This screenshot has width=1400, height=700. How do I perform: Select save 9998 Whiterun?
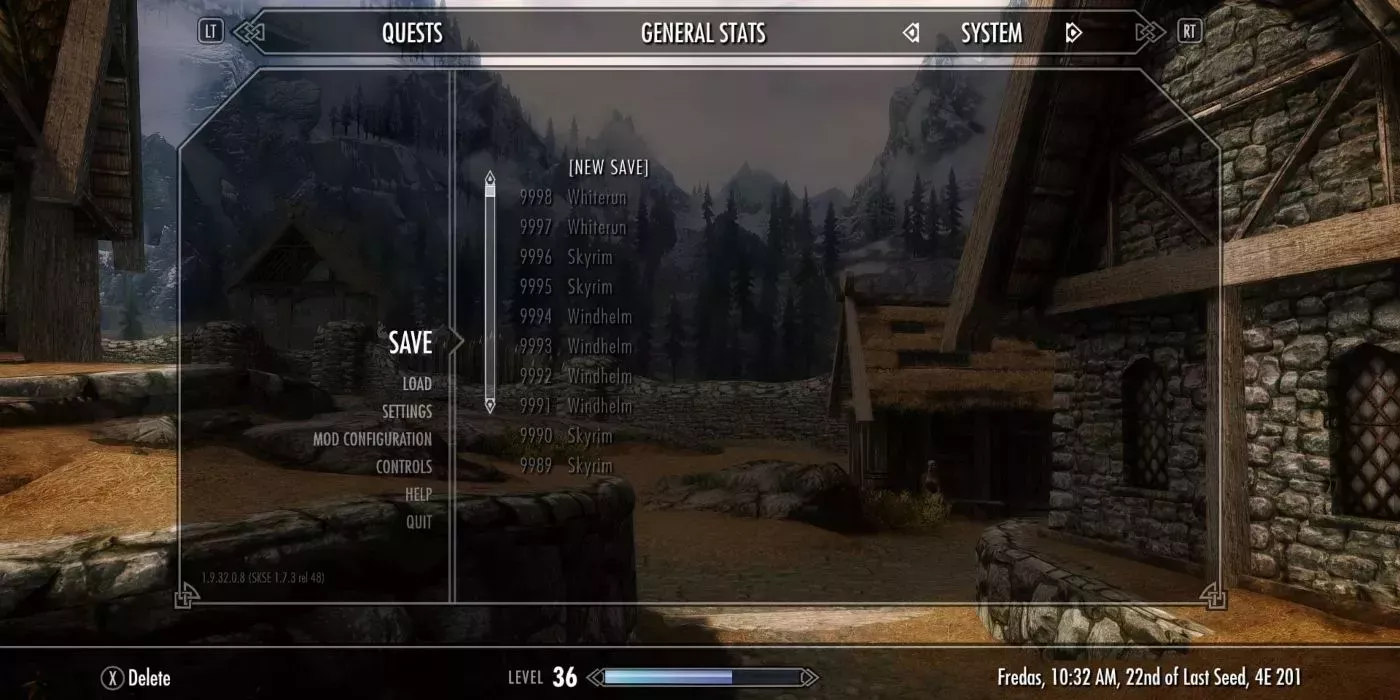click(573, 198)
